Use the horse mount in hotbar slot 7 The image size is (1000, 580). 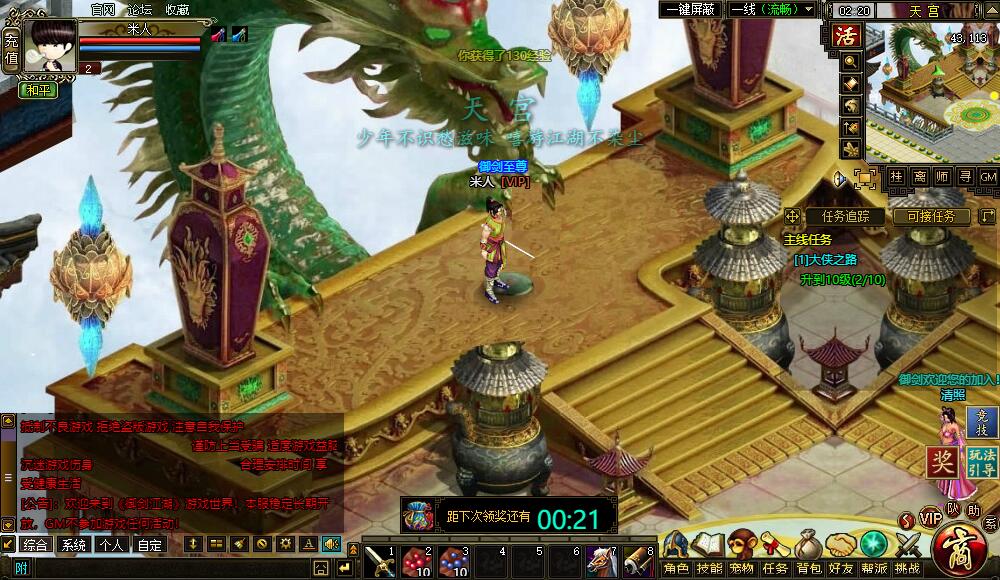(600, 560)
